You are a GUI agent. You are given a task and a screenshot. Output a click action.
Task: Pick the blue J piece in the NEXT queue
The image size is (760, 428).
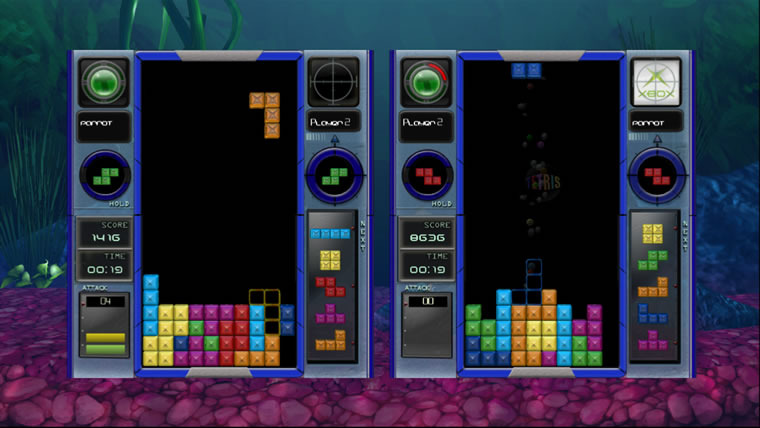tap(653, 314)
